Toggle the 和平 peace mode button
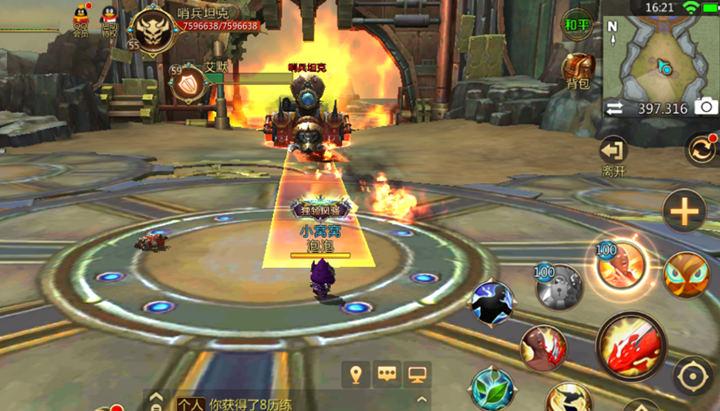The height and width of the screenshot is (411, 720). click(x=577, y=25)
